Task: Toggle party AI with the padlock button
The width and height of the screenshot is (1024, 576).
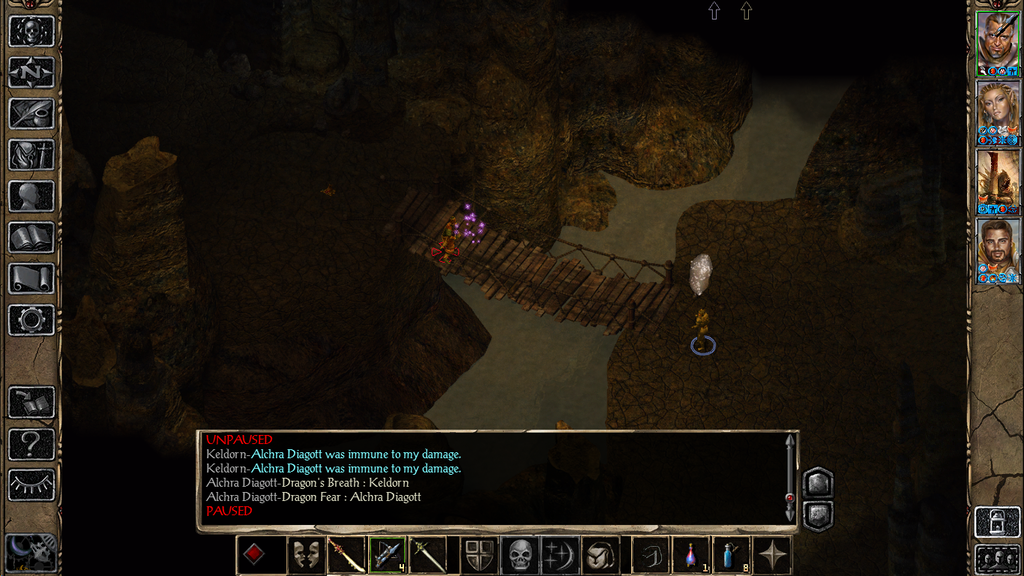Action: pos(997,521)
